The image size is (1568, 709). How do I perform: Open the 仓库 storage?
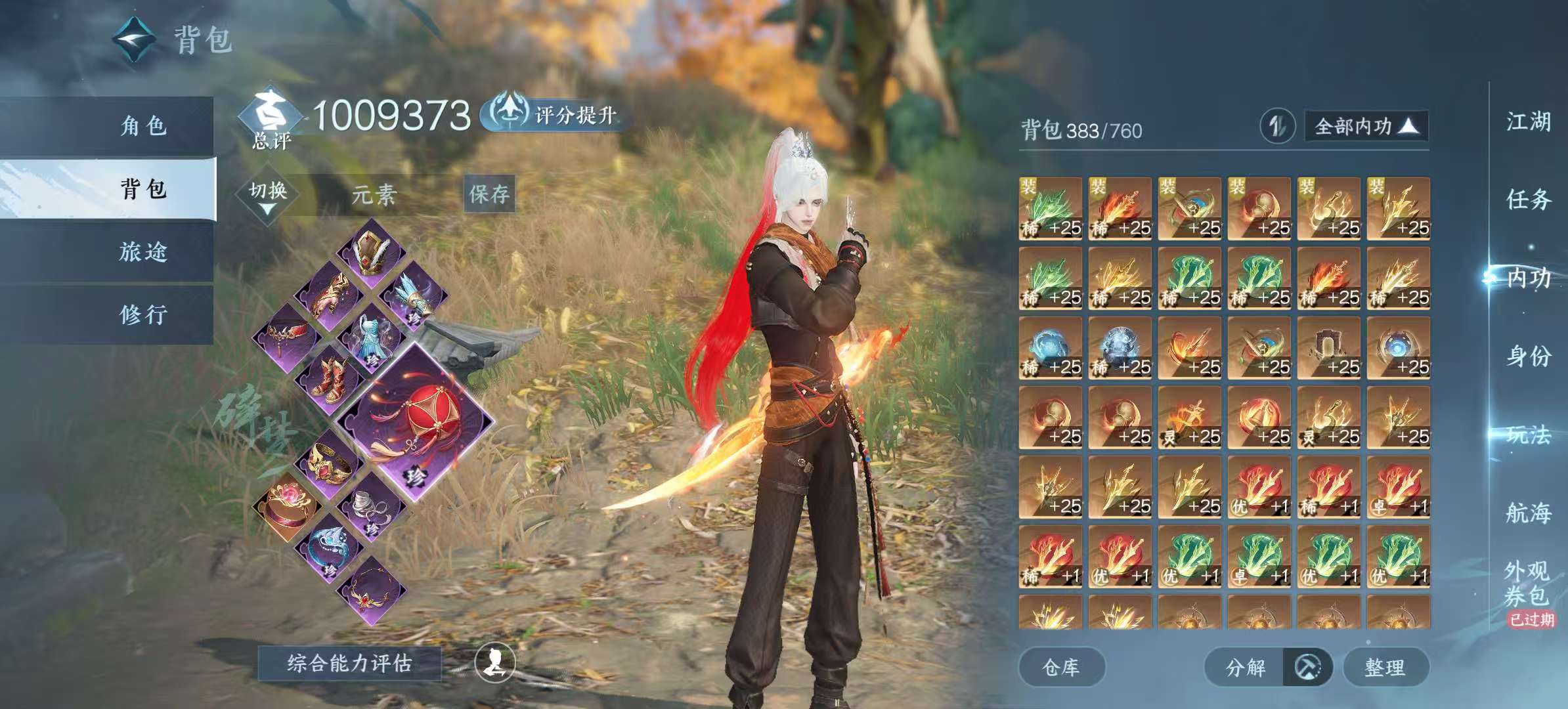point(1061,668)
